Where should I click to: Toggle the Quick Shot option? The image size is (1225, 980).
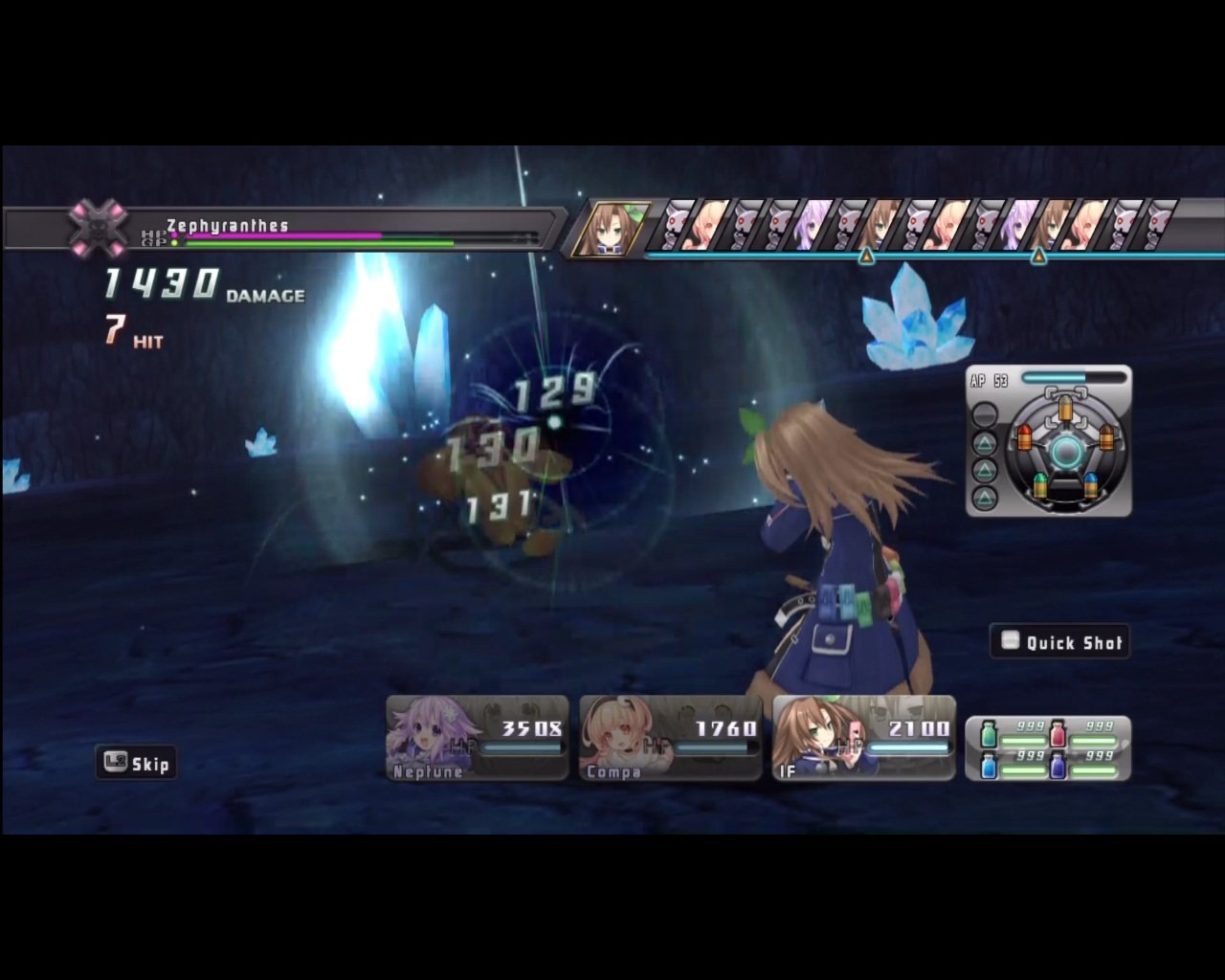coord(1059,642)
